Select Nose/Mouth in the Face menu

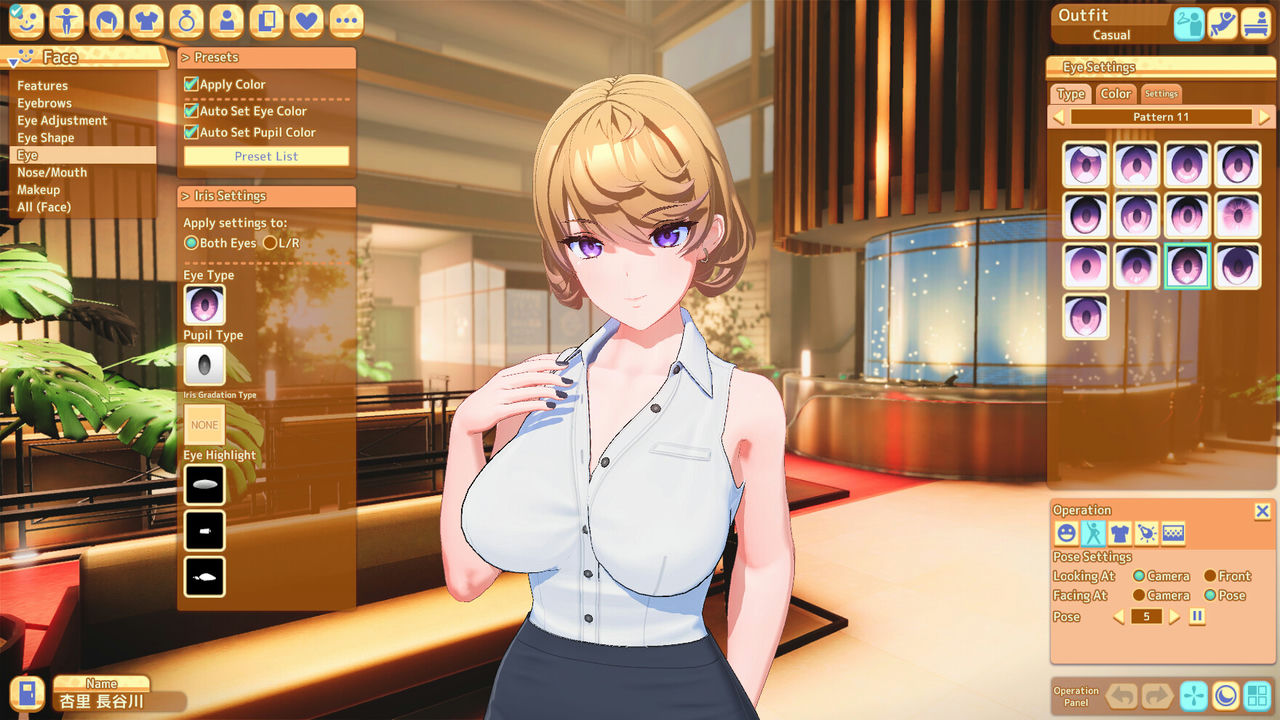pyautogui.click(x=52, y=172)
